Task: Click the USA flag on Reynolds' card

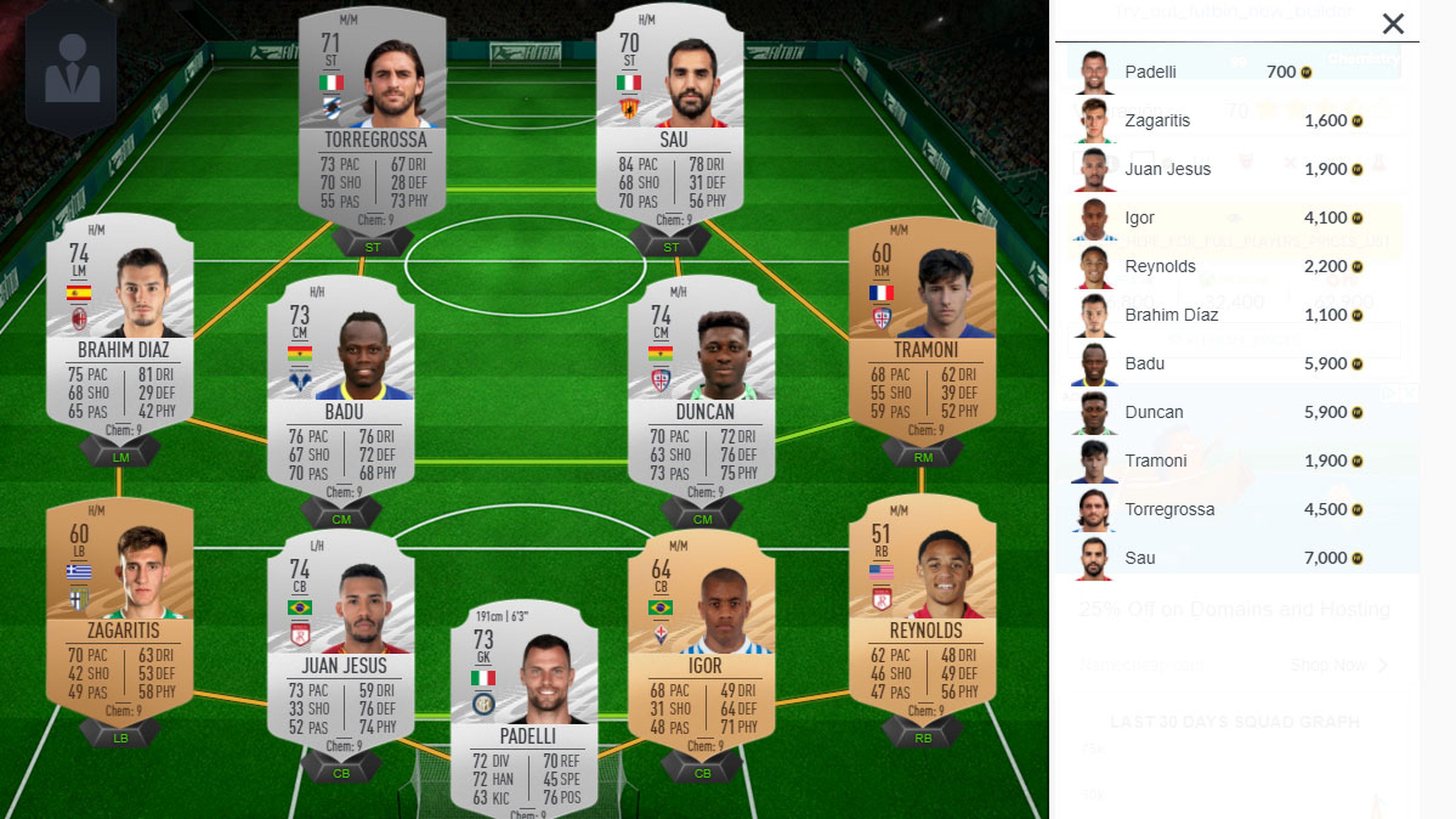Action: 882,572
